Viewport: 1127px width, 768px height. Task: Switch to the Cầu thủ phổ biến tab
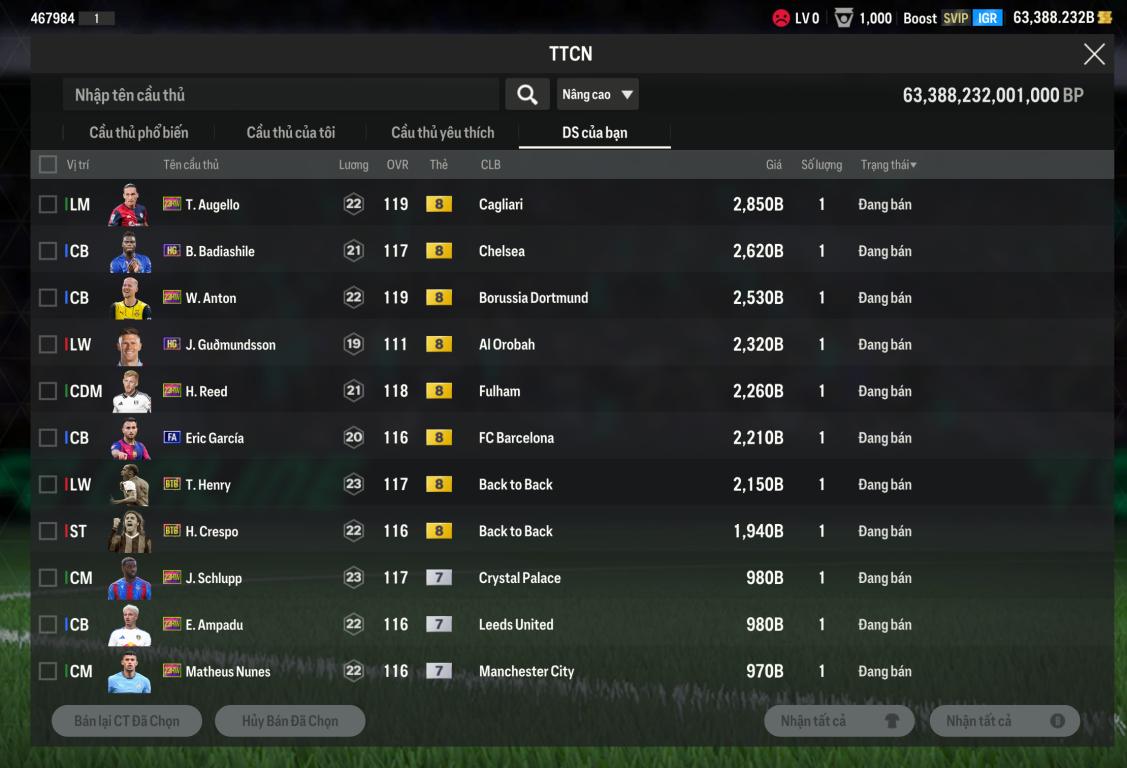click(138, 132)
